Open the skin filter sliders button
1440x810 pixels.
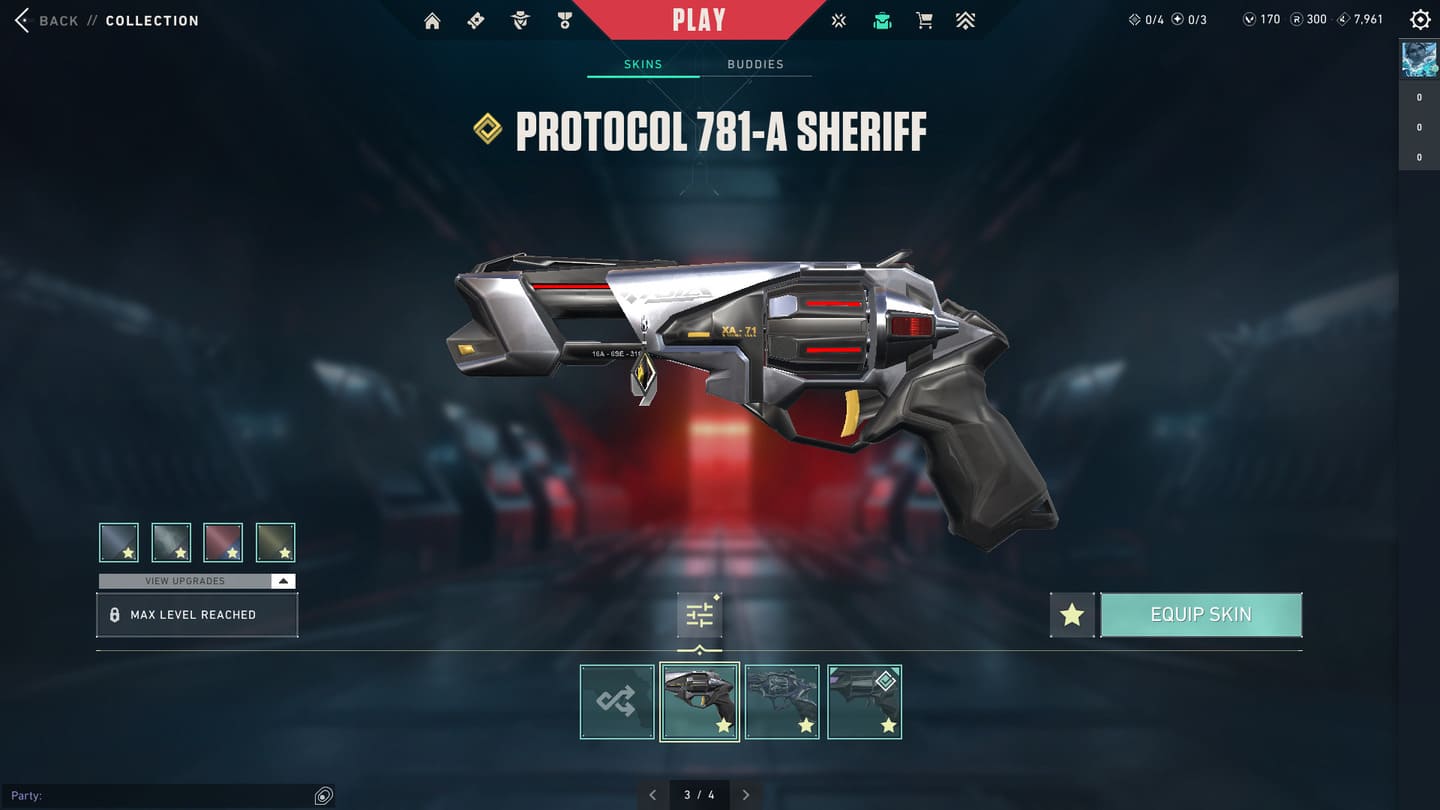point(699,615)
